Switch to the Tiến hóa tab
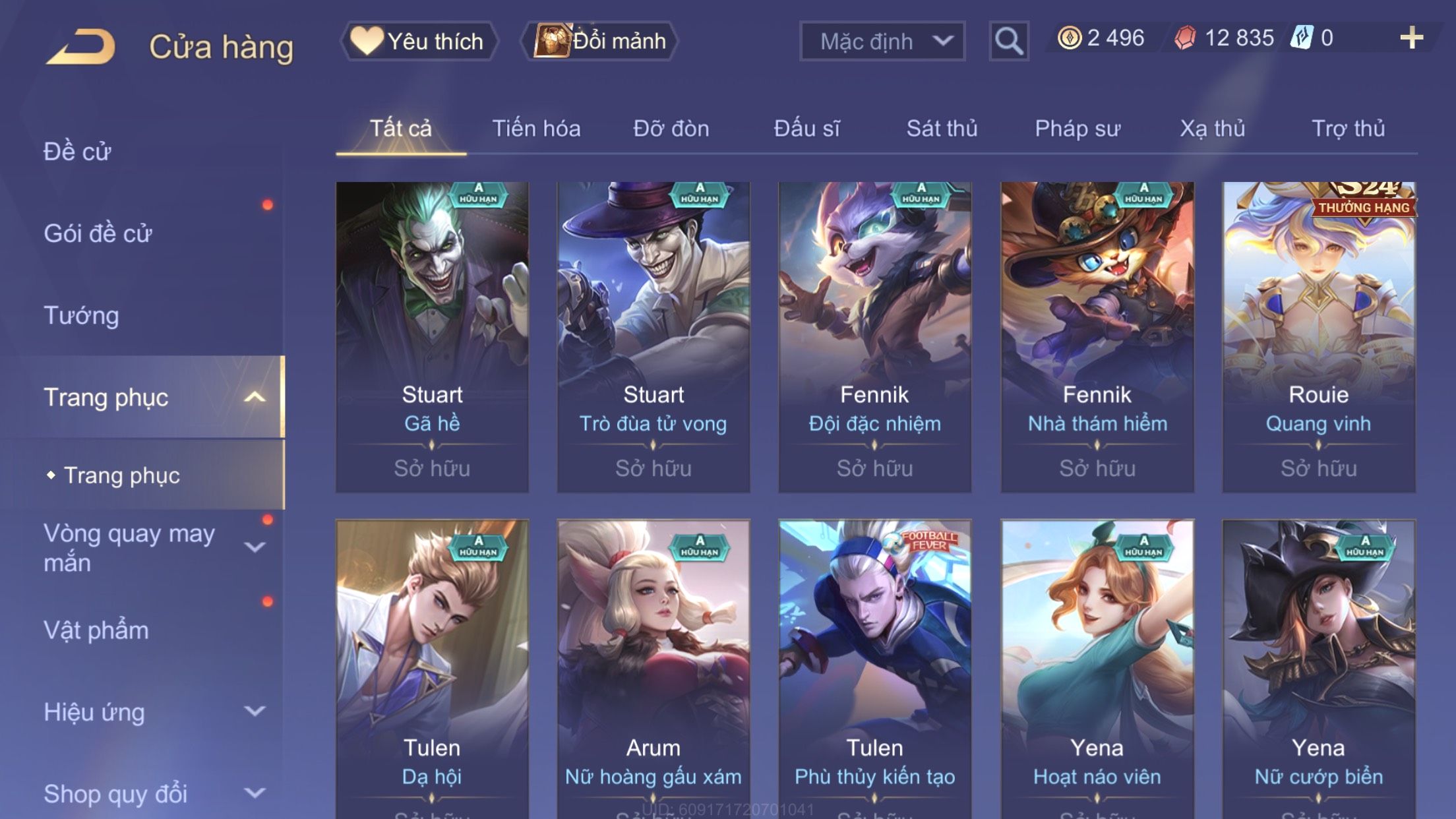Image resolution: width=1456 pixels, height=819 pixels. pos(536,129)
